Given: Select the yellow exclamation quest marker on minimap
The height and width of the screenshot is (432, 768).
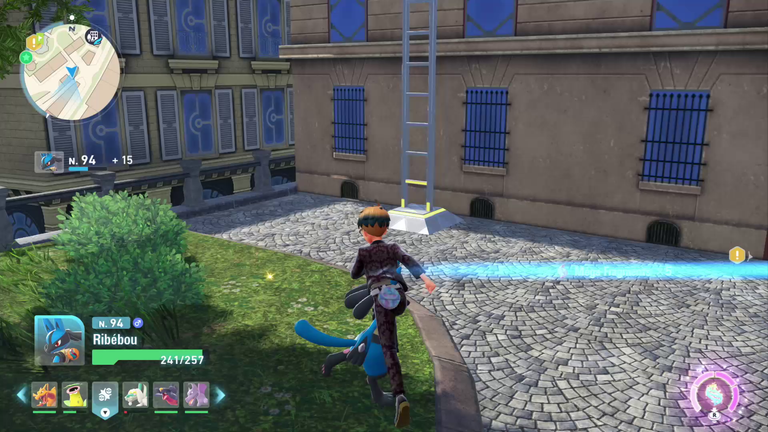Looking at the screenshot, I should [x=36, y=42].
